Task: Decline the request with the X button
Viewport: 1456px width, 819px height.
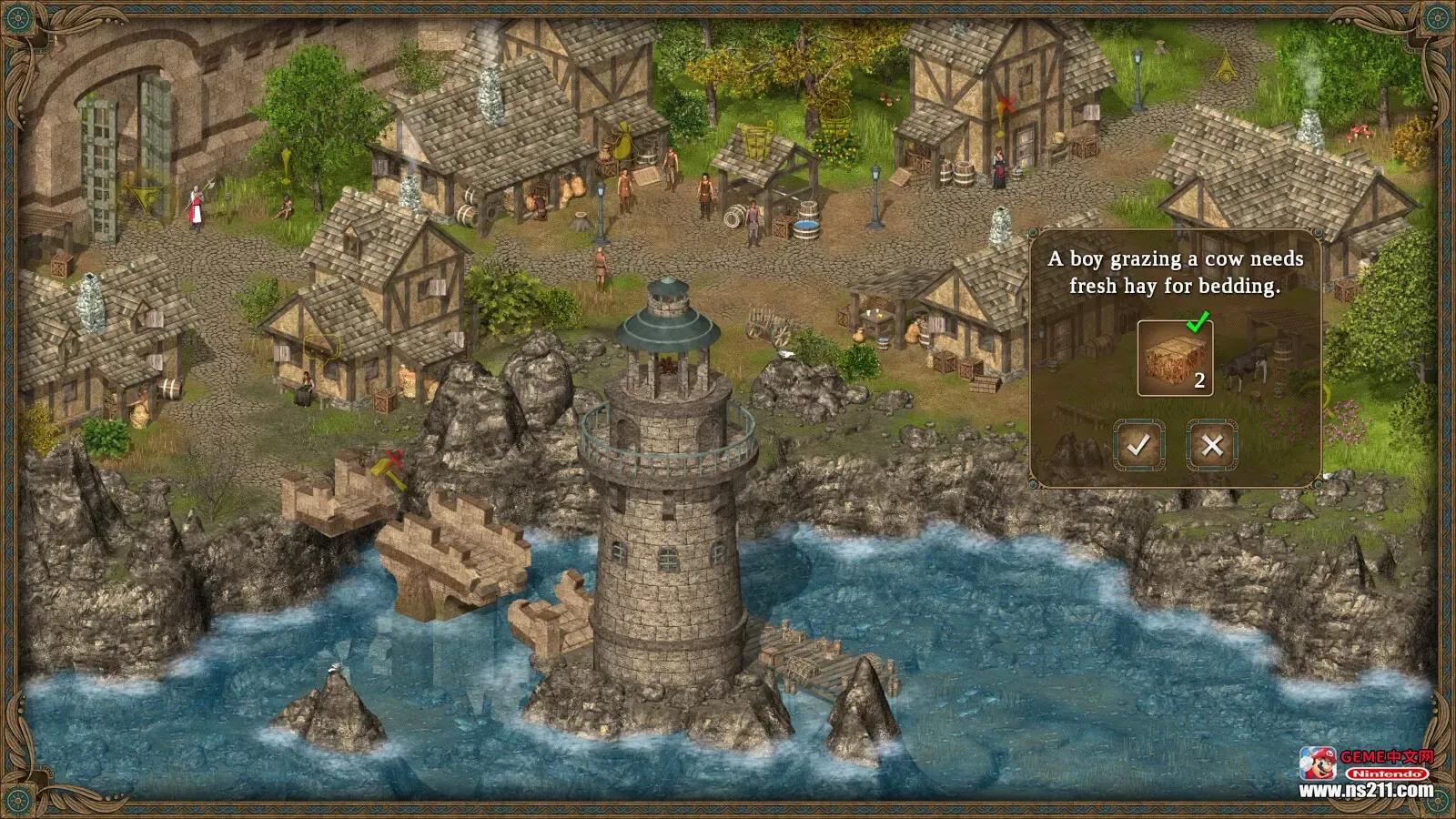Action: pos(1211,445)
